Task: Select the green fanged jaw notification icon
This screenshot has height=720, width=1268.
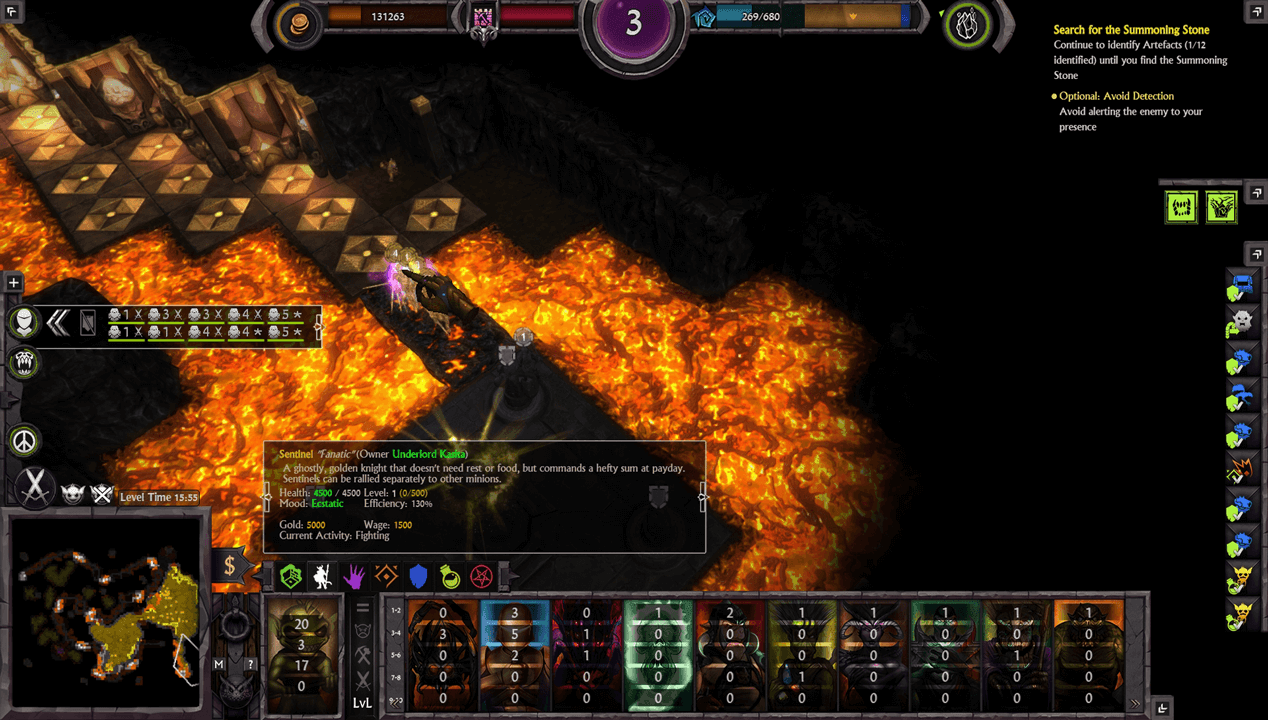Action: click(1181, 207)
